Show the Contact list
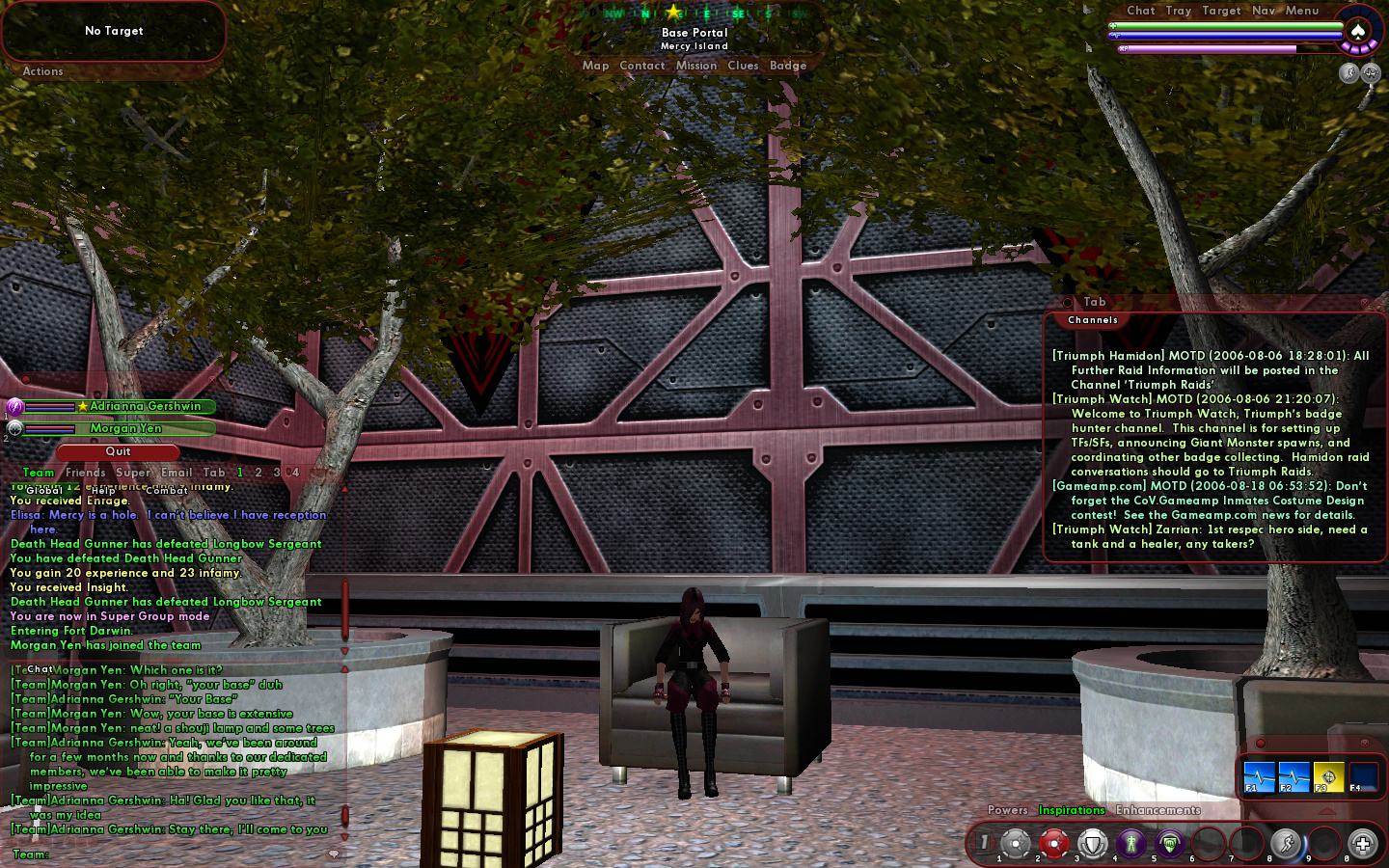 pyautogui.click(x=641, y=66)
